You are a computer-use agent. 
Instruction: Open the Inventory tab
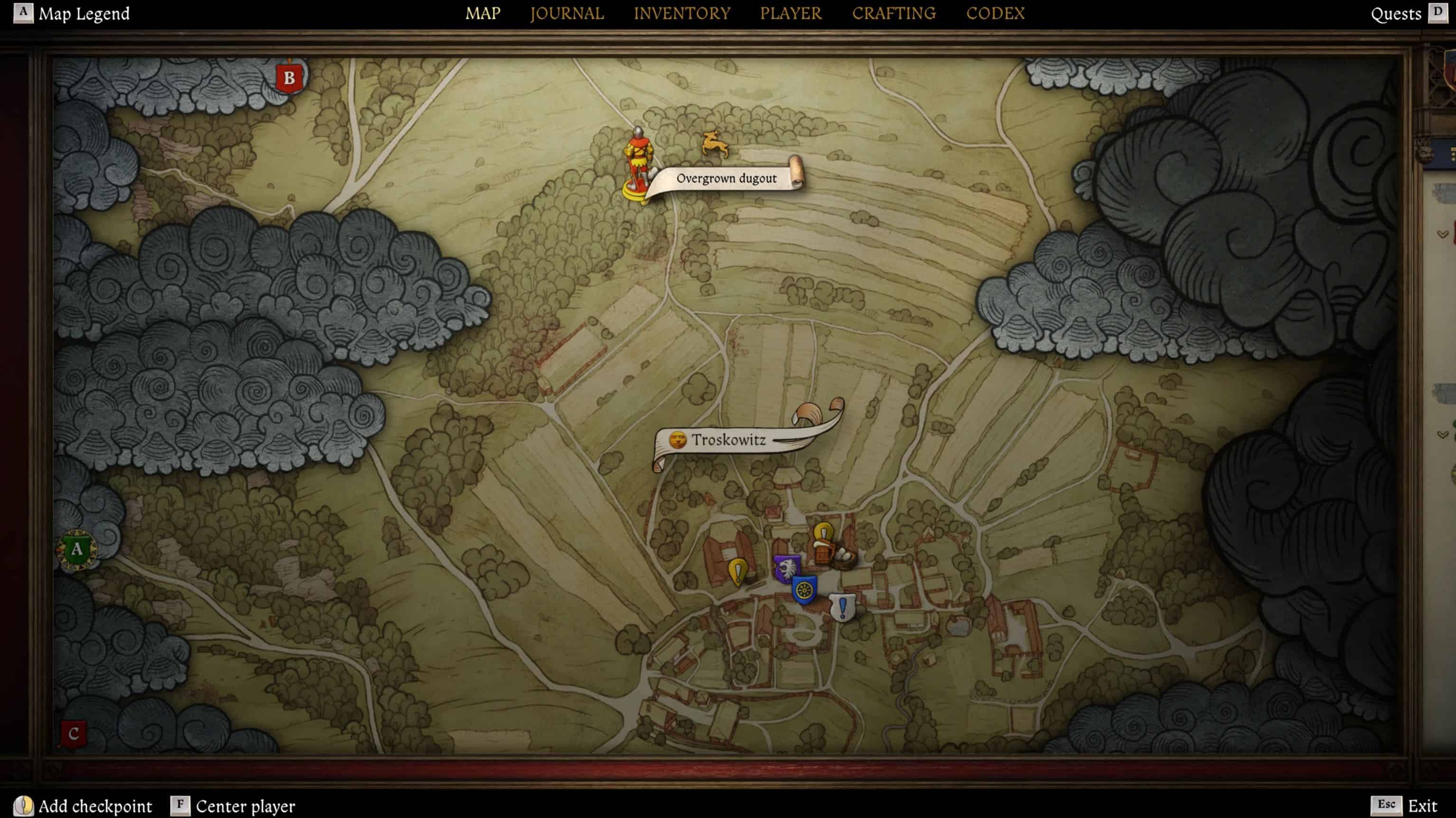pos(682,14)
